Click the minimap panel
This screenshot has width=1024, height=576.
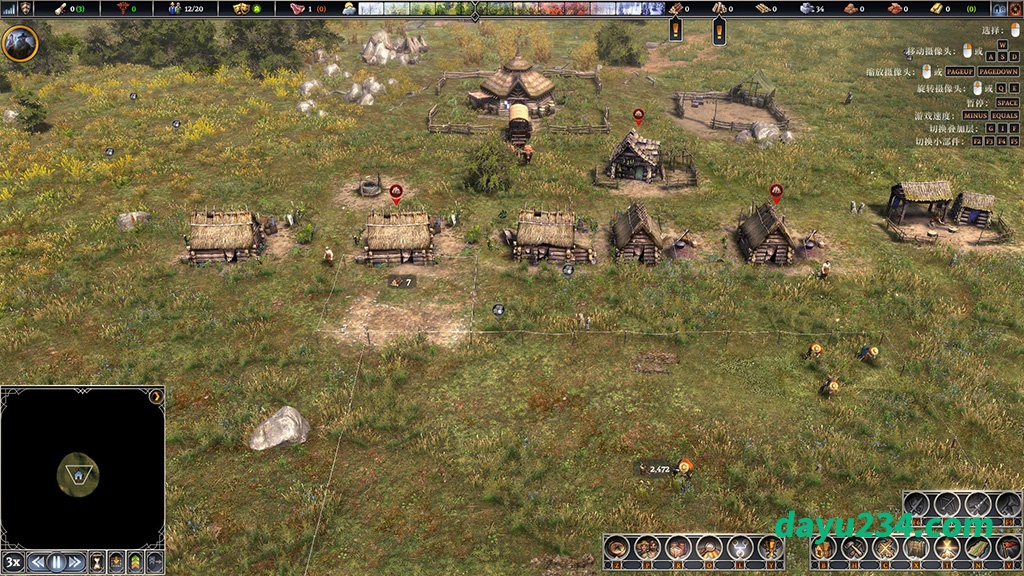tap(82, 467)
